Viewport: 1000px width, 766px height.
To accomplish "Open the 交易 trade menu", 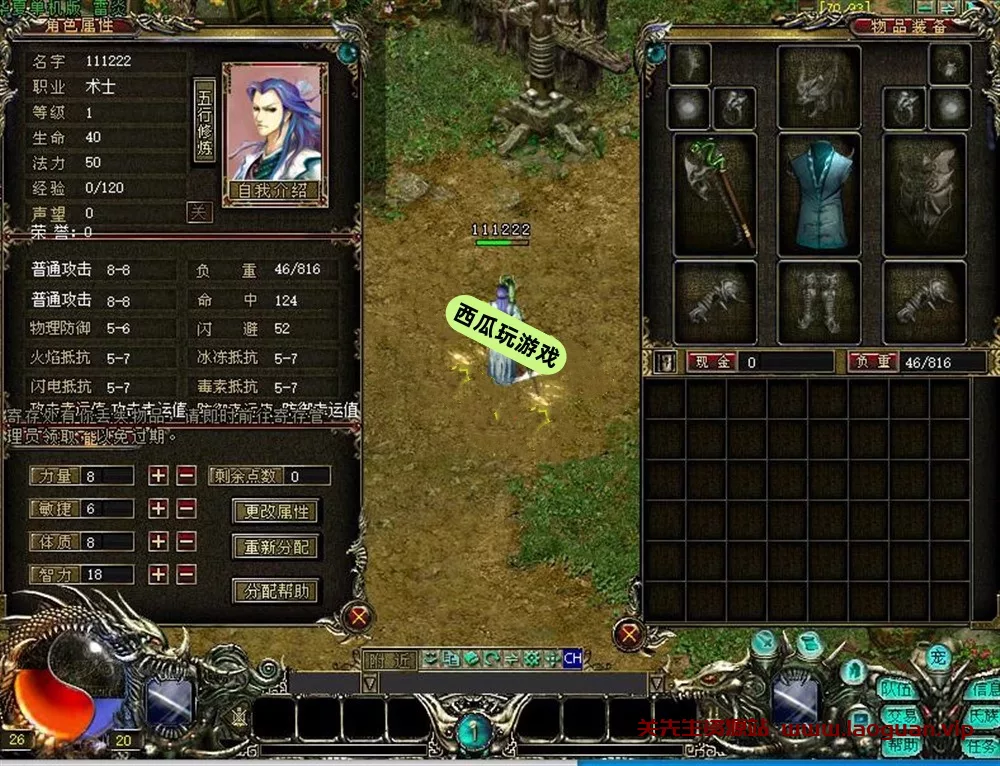I will coord(901,717).
